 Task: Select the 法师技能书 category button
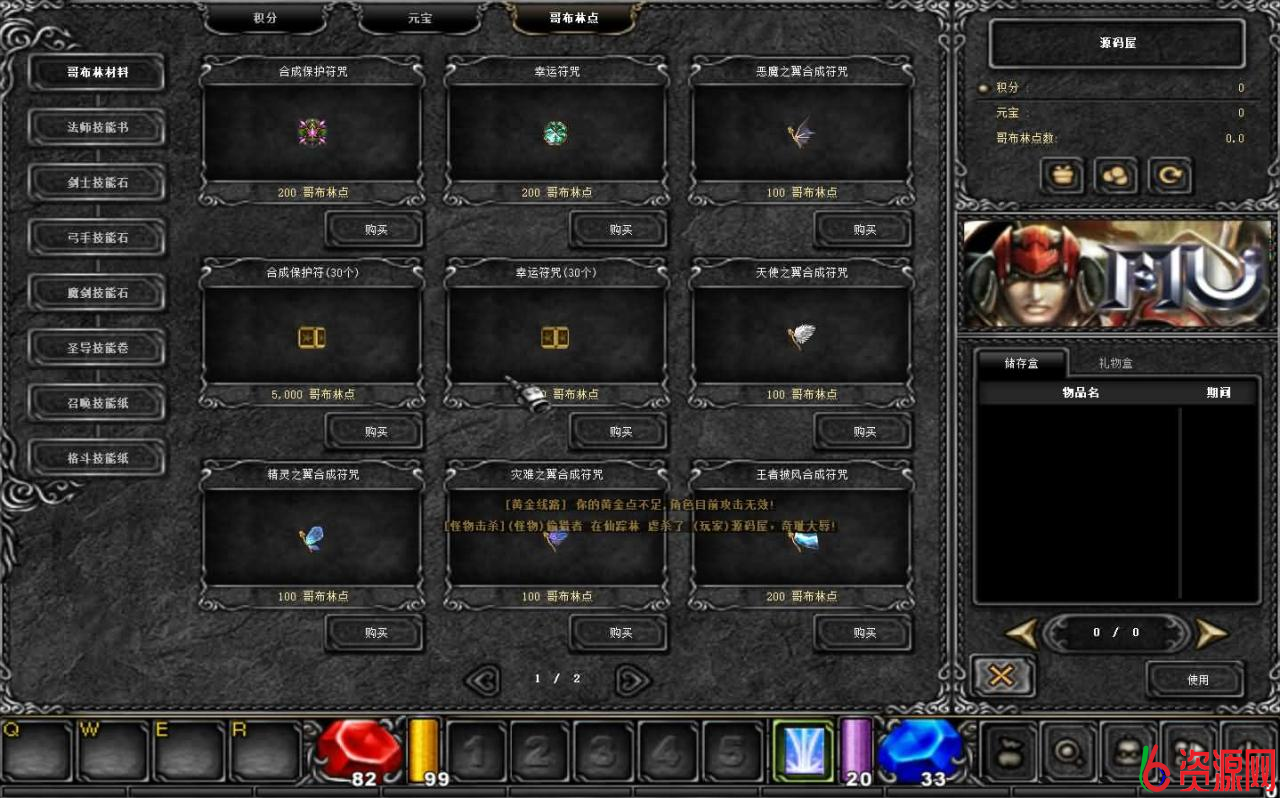click(96, 128)
